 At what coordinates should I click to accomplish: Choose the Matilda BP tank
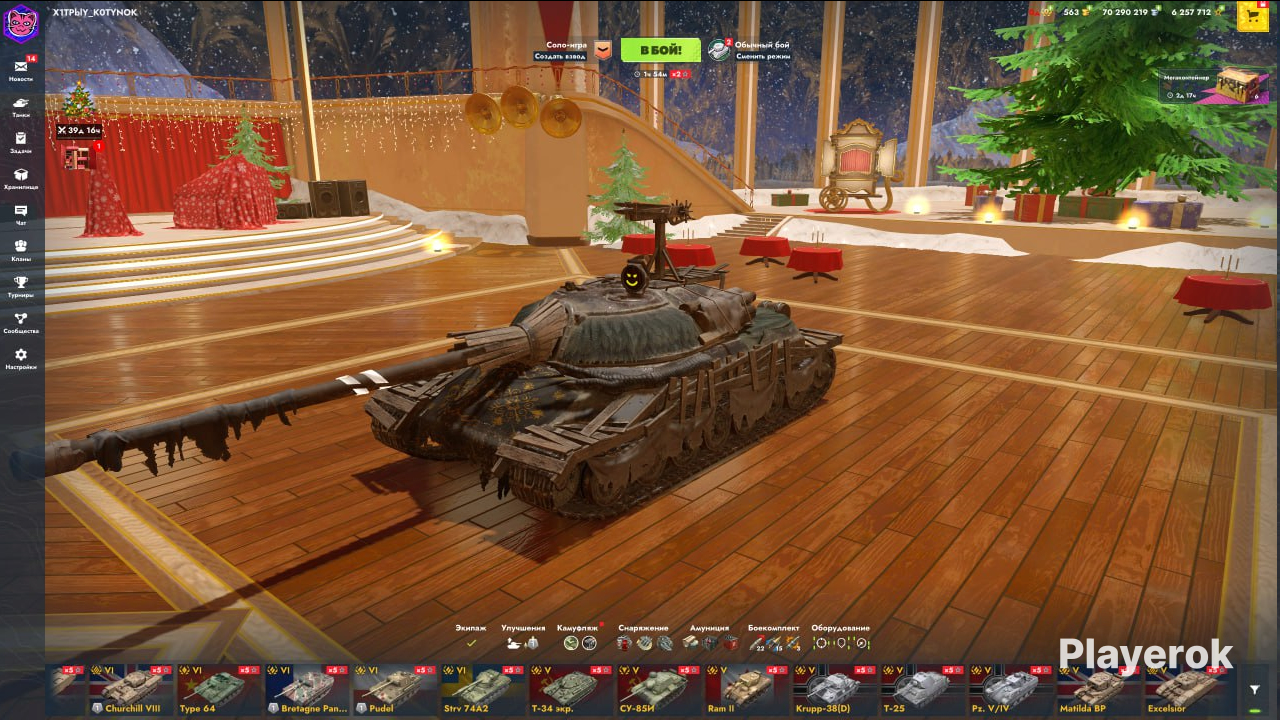[x=1100, y=690]
